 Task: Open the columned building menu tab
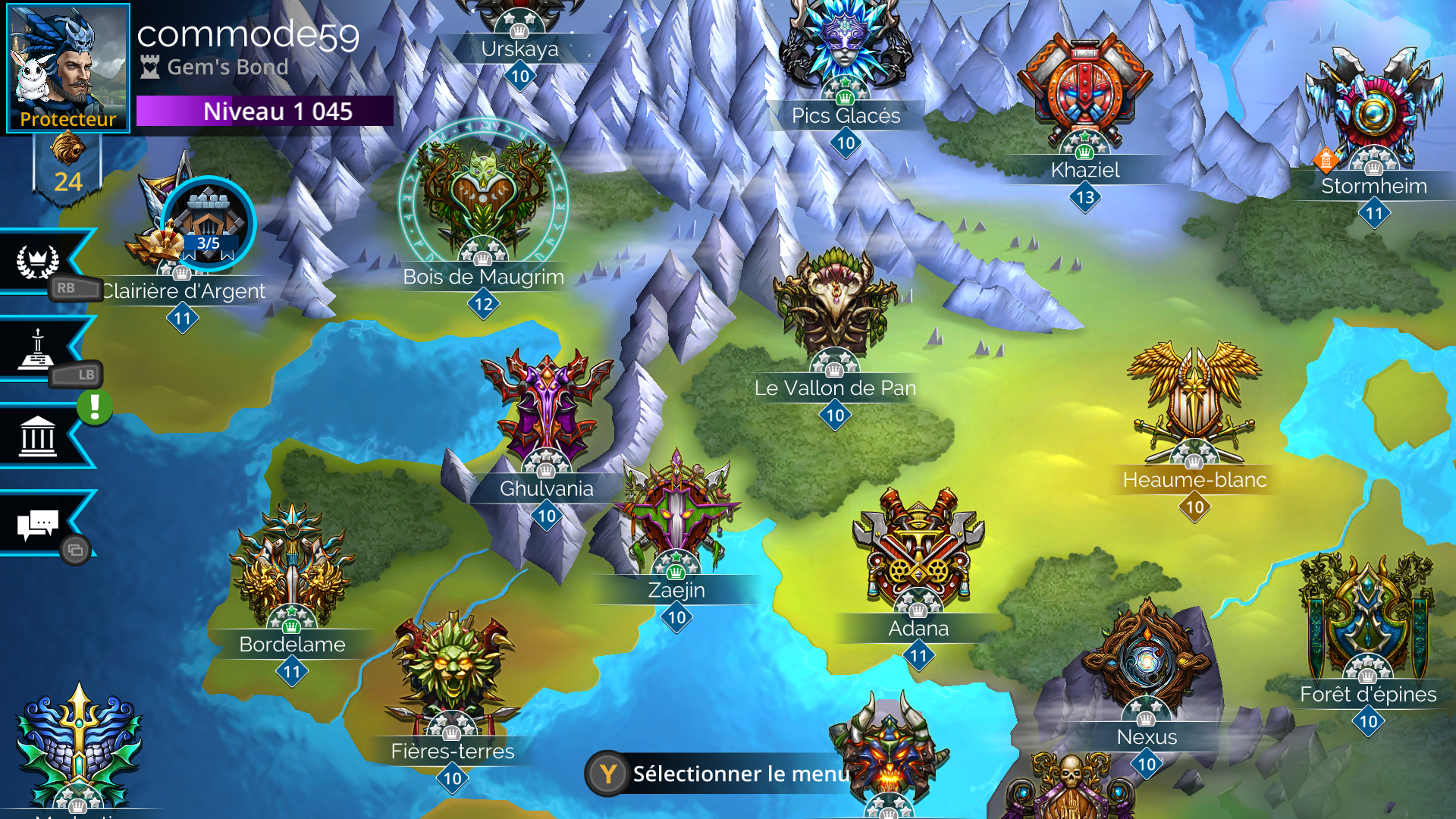[38, 436]
